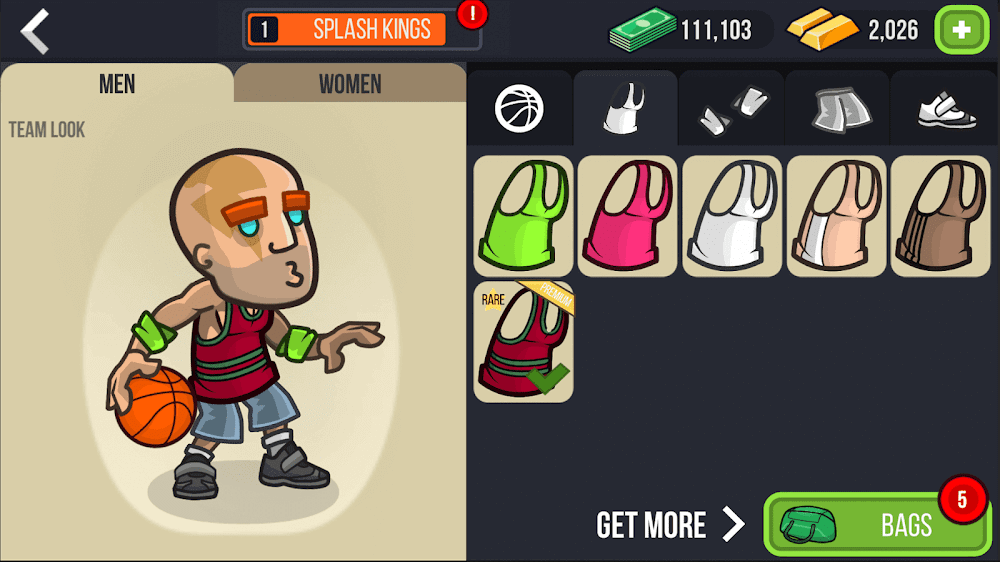
Task: Open the Splash Kings team name banner
Action: 362,29
